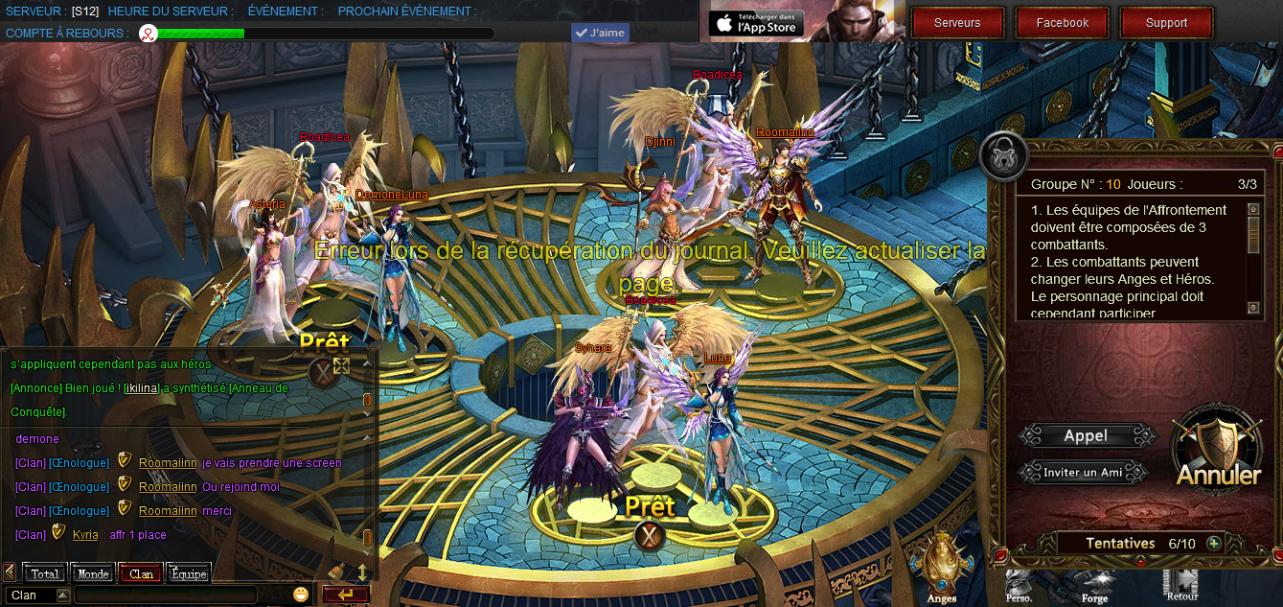Leave via the Retour icon
This screenshot has width=1283, height=607.
point(1181,584)
